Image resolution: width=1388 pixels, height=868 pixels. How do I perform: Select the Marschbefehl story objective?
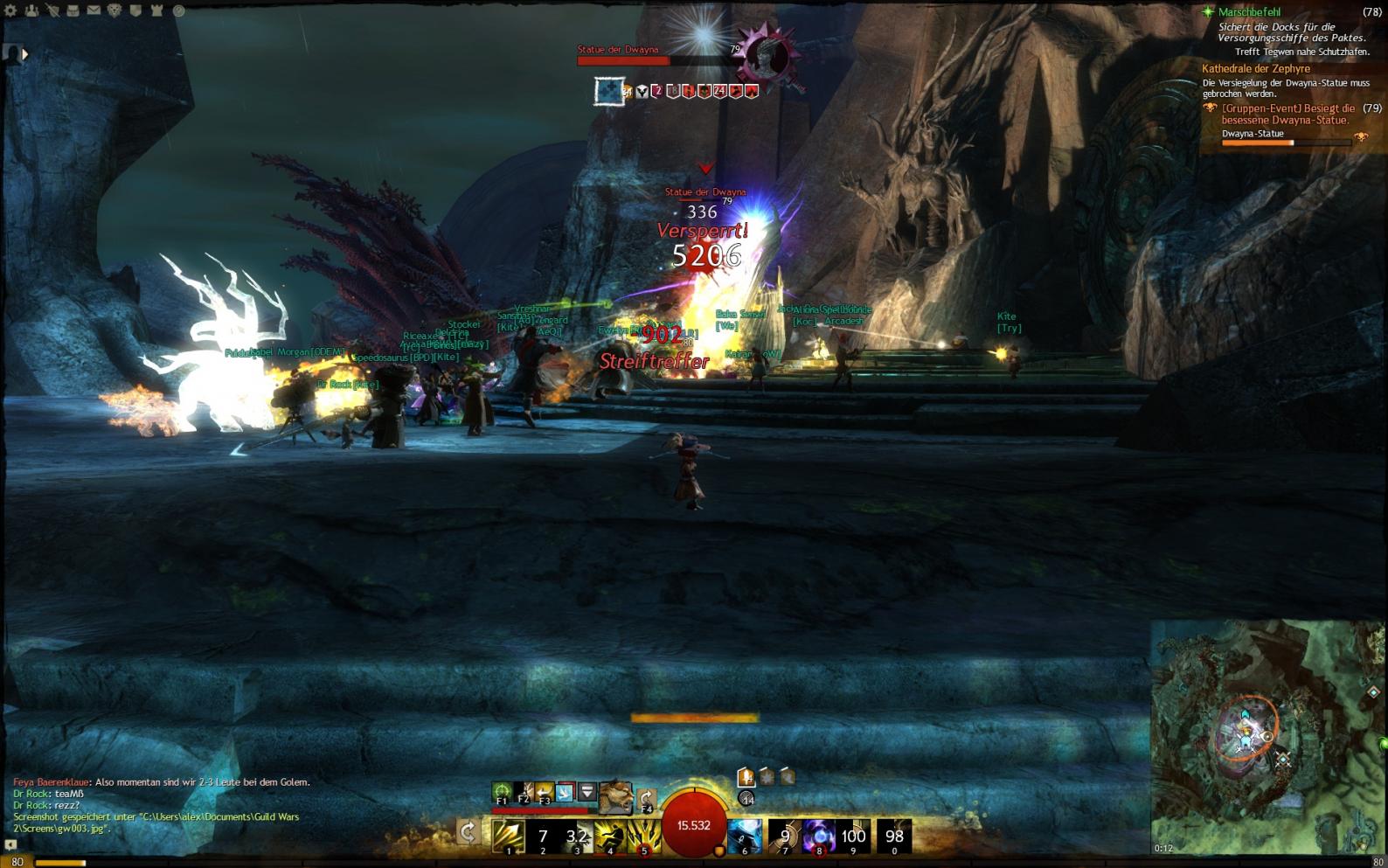(1250, 12)
